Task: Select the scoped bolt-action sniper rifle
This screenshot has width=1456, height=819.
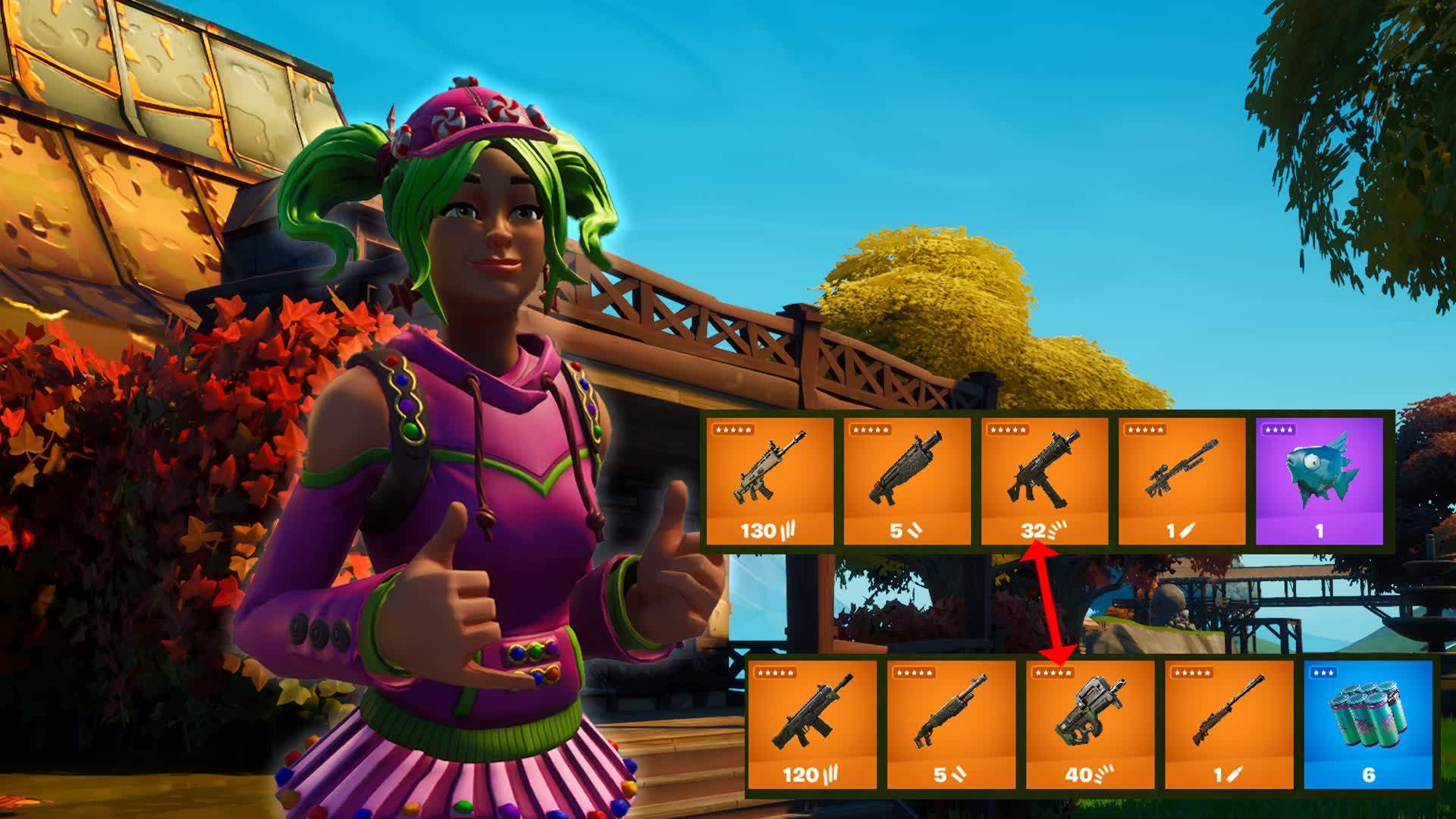Action: (x=1181, y=481)
